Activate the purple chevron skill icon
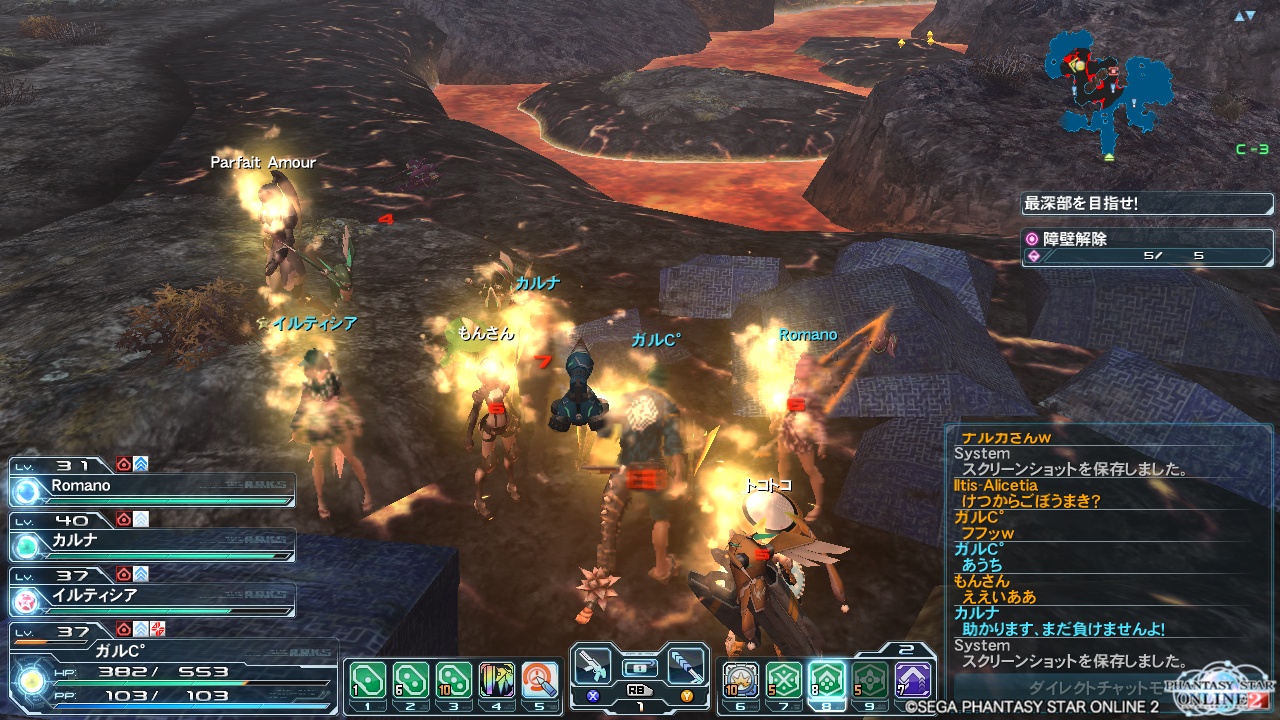 click(x=913, y=682)
